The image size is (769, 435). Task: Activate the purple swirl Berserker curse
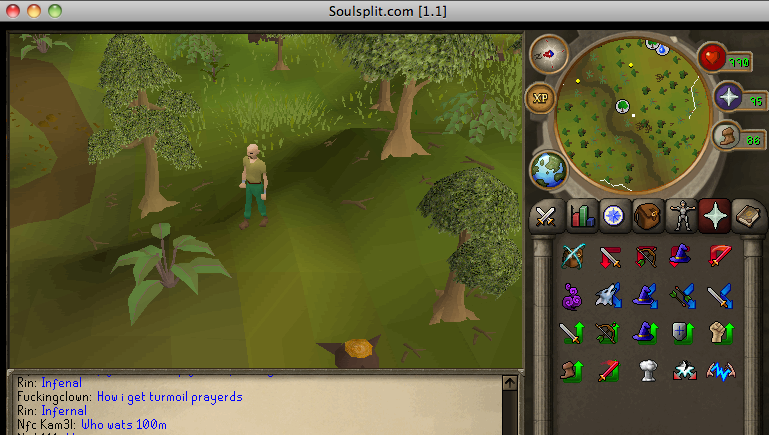(573, 295)
